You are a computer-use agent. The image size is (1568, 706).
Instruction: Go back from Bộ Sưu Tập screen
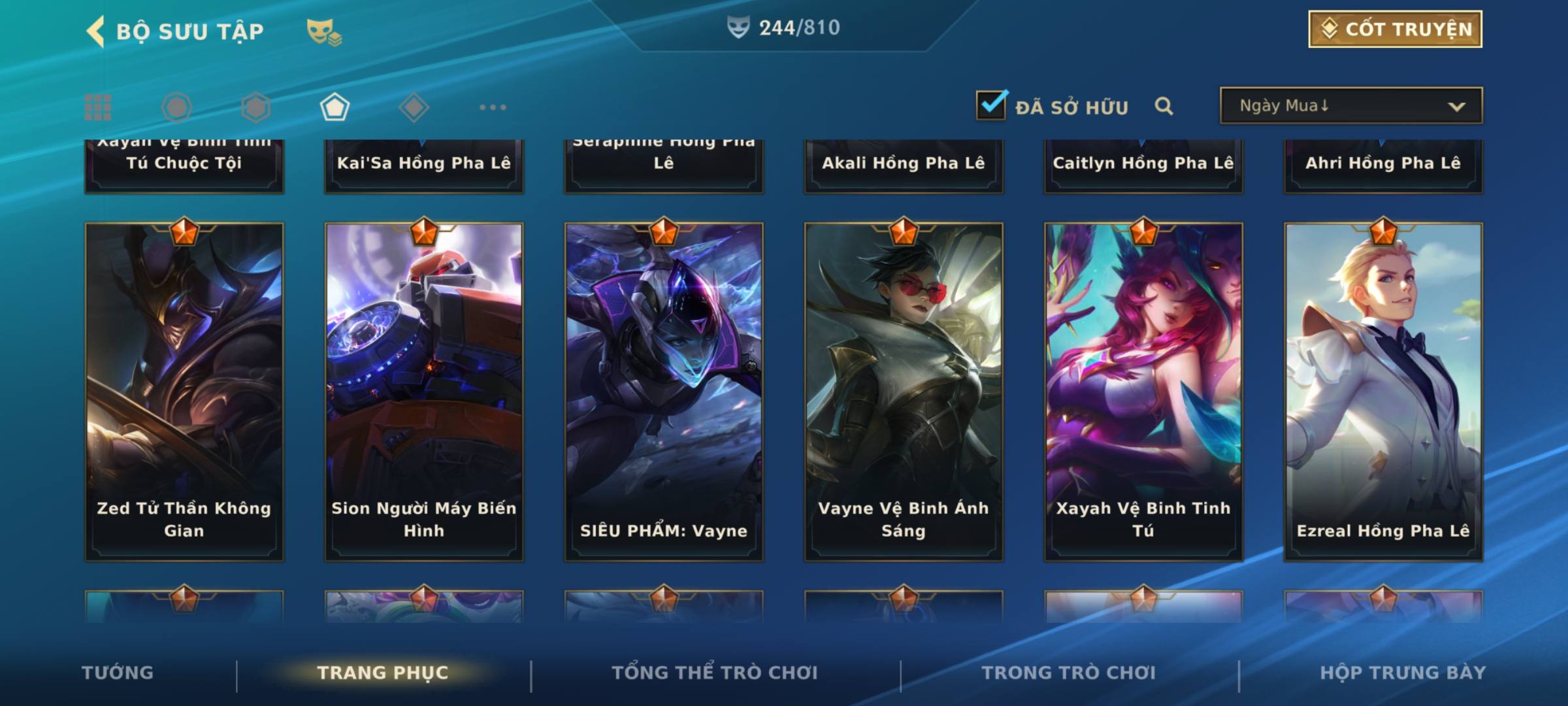click(x=96, y=31)
